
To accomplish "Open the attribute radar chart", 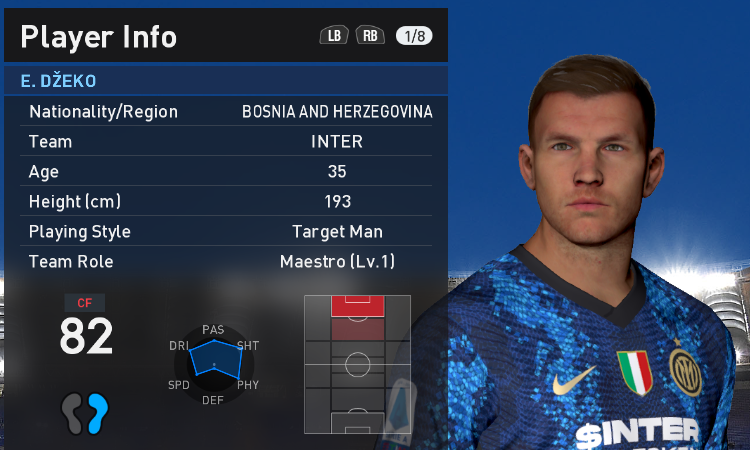I will (x=213, y=364).
